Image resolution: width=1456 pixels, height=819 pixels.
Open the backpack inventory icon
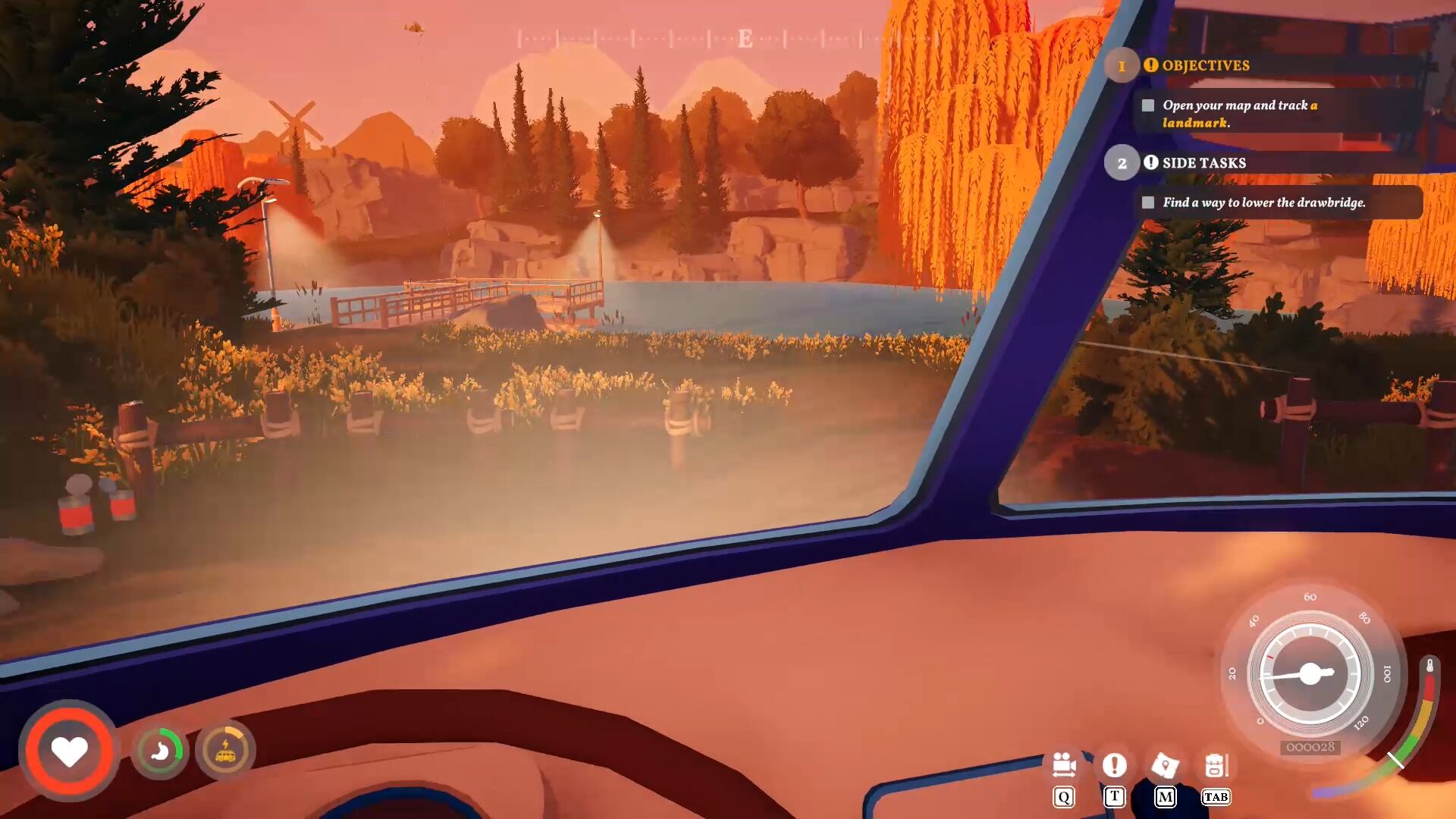tap(1216, 765)
